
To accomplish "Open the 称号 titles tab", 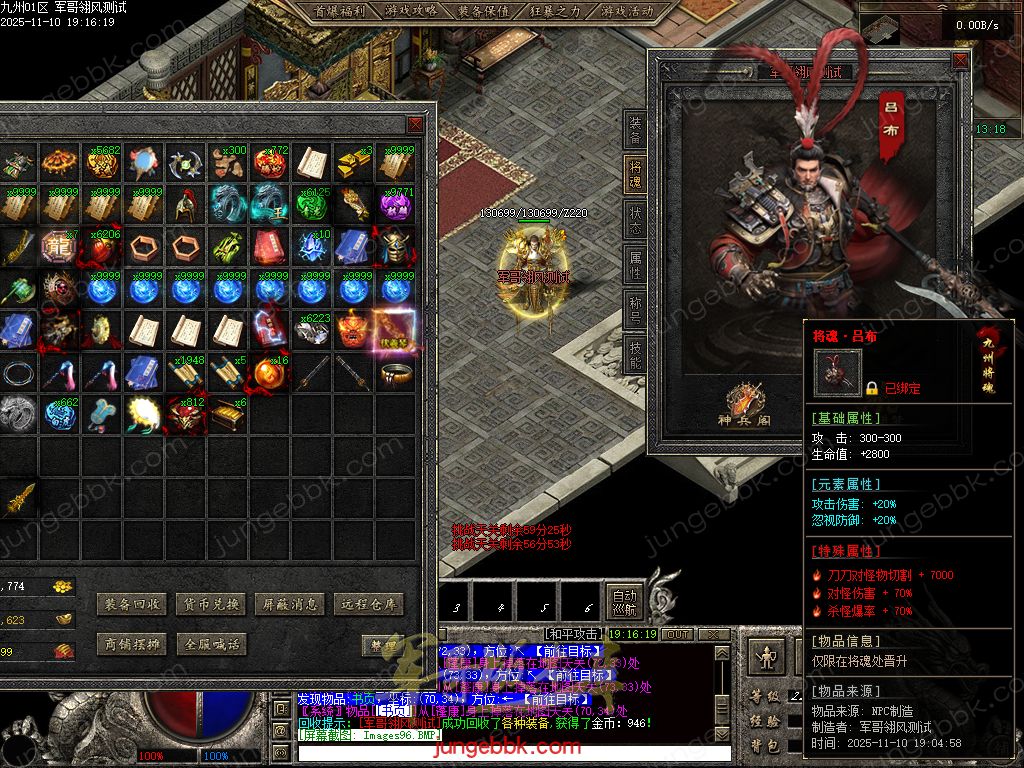I will (x=635, y=310).
